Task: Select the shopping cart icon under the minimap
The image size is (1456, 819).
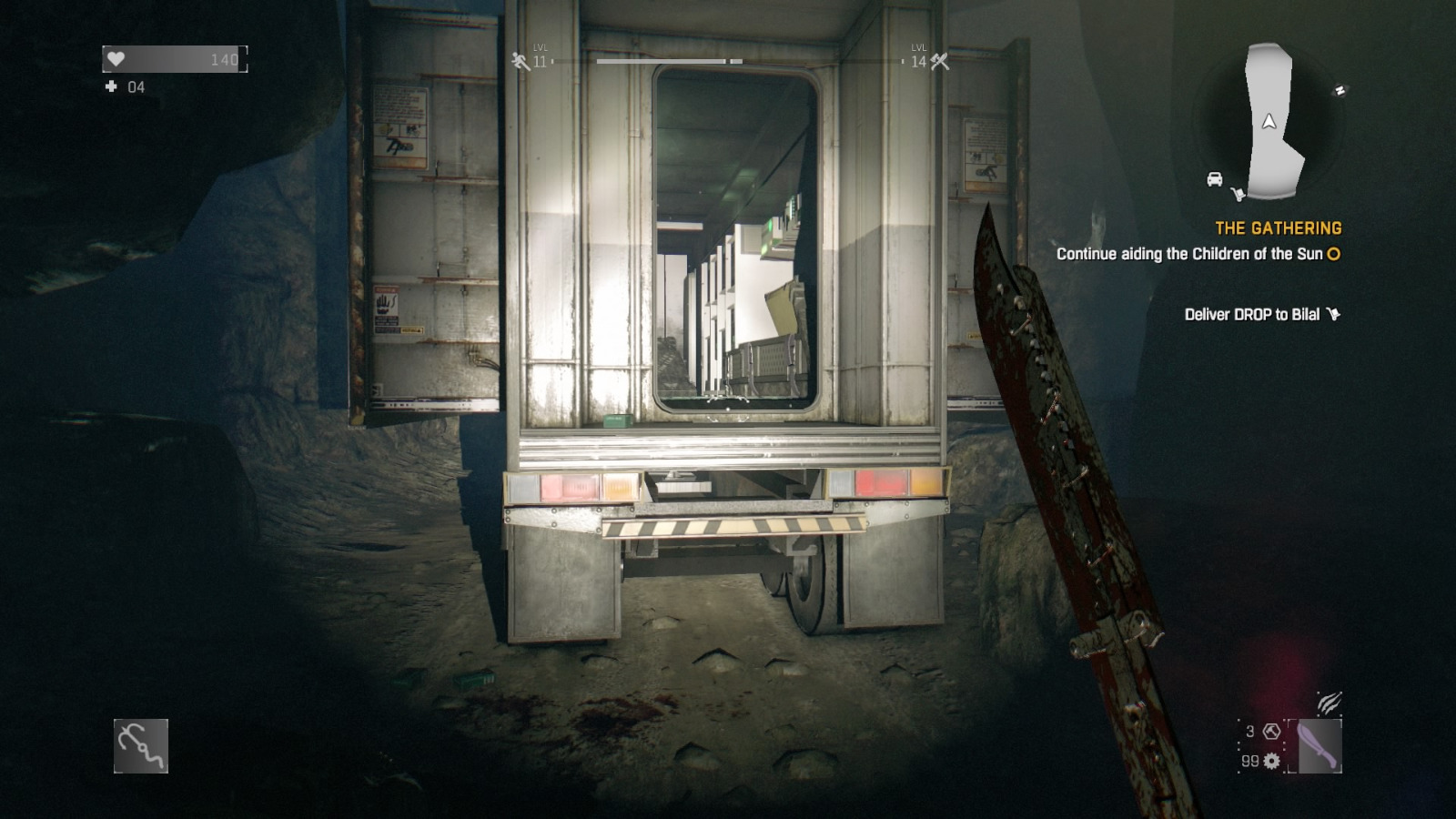Action: coord(1239,193)
